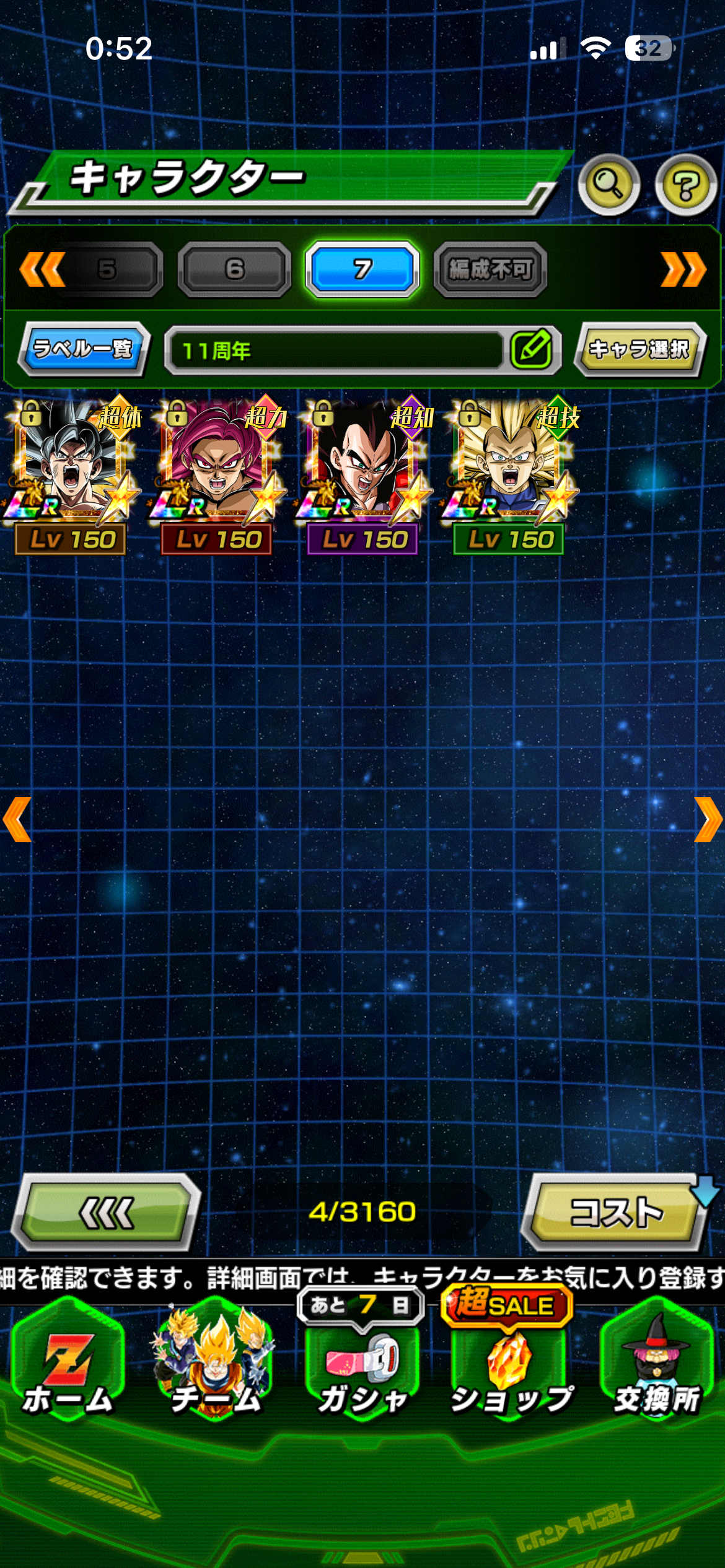Viewport: 725px width, 1568px height.
Task: Edit the 11周年 label name
Action: [x=532, y=350]
